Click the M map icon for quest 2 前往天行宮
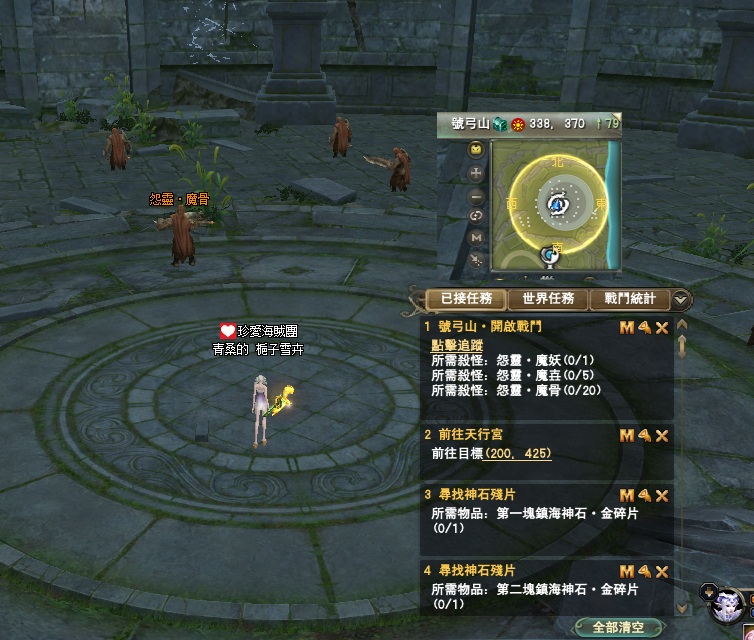 coord(627,436)
